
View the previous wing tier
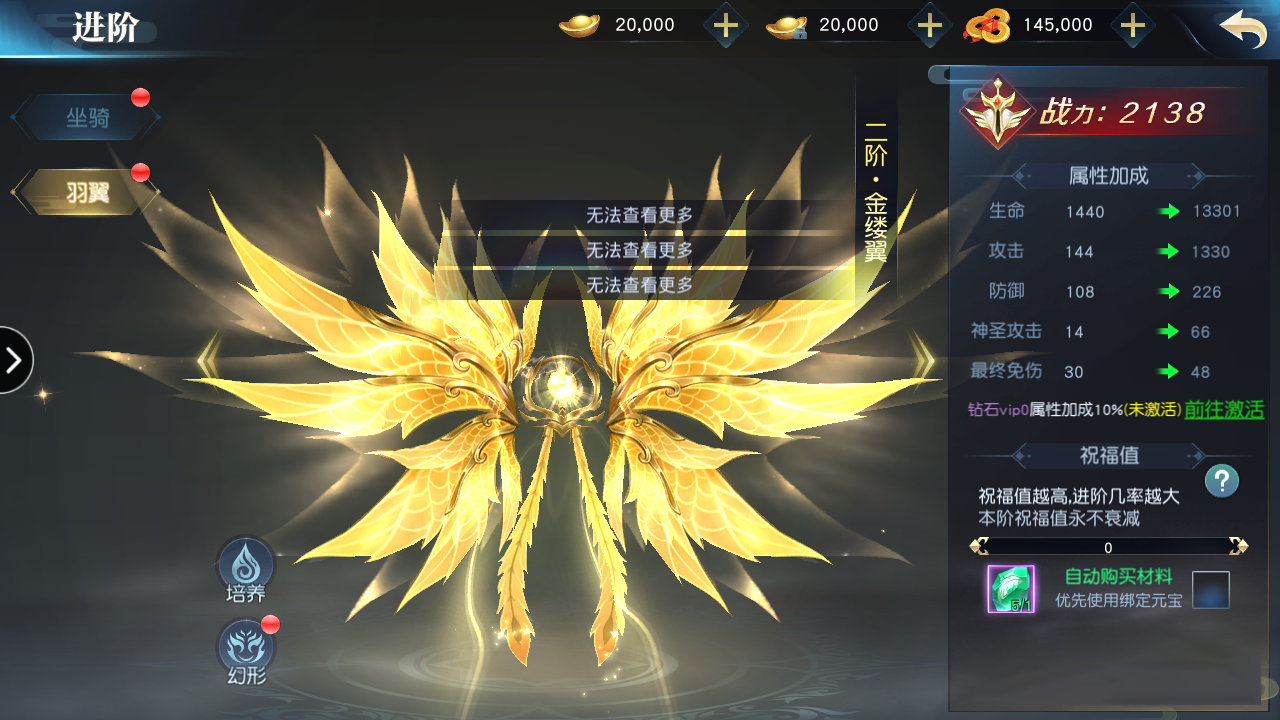208,360
